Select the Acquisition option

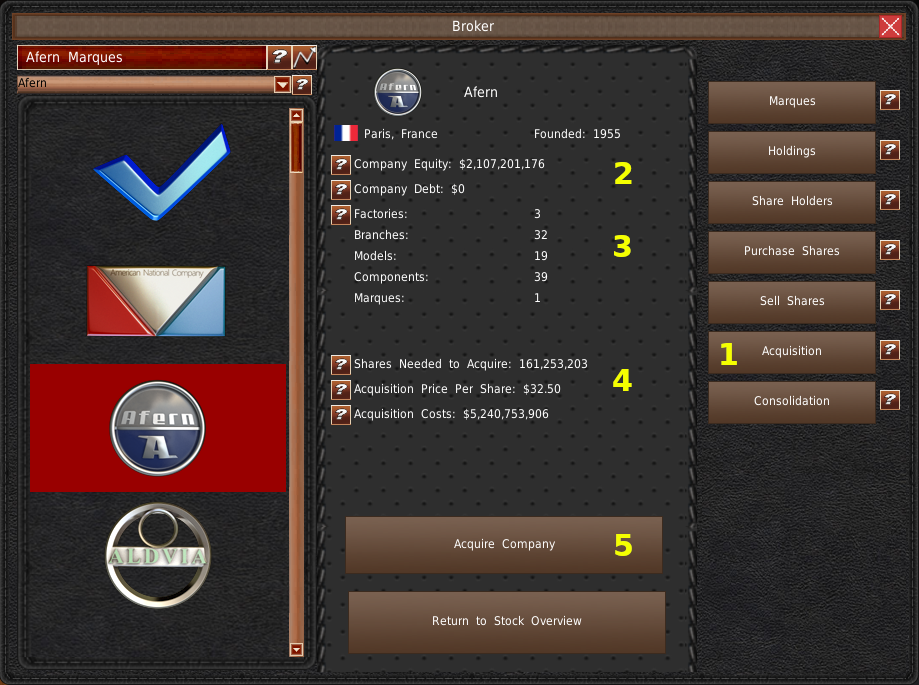(791, 351)
